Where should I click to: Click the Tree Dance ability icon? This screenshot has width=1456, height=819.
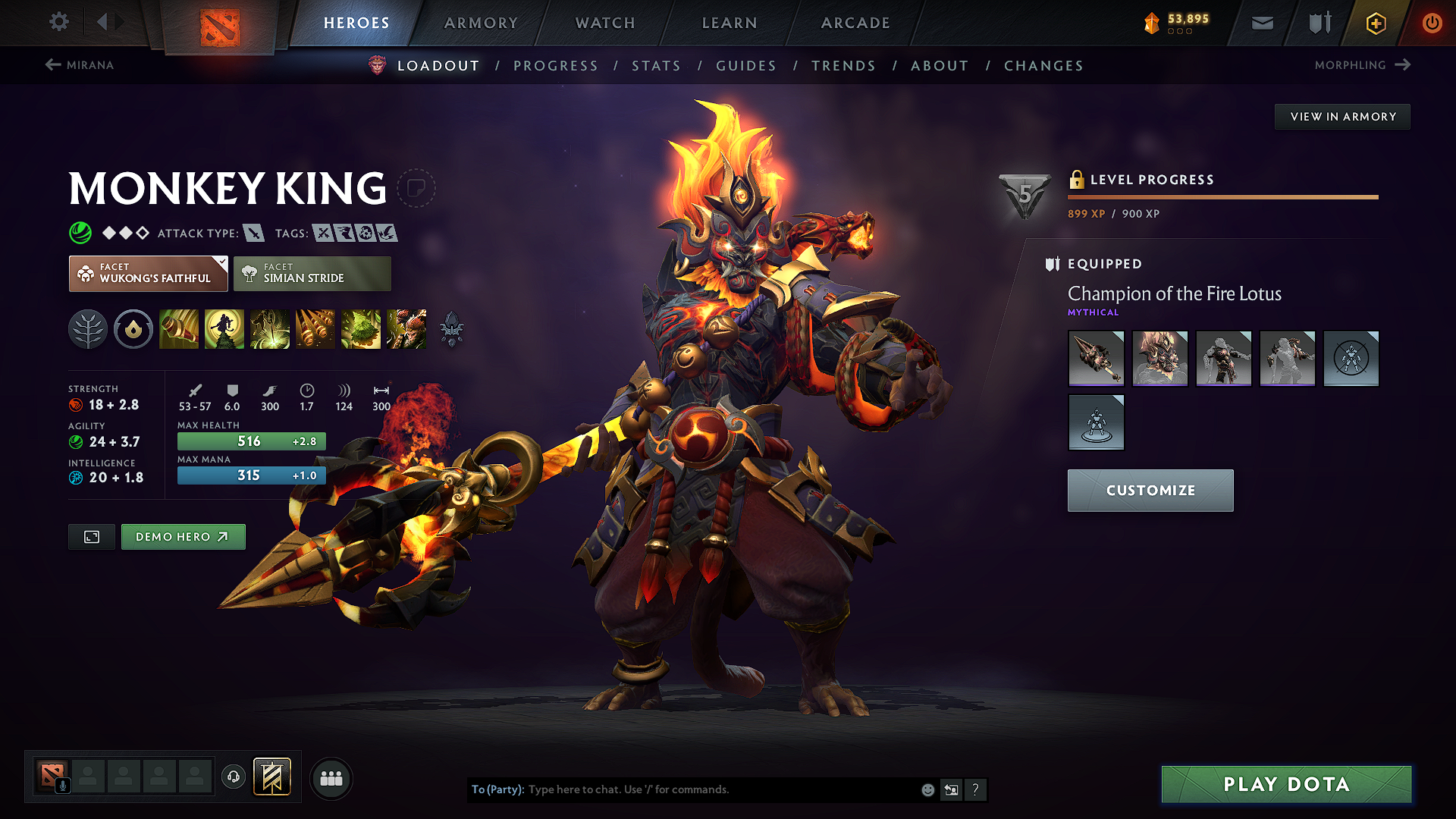(x=224, y=328)
